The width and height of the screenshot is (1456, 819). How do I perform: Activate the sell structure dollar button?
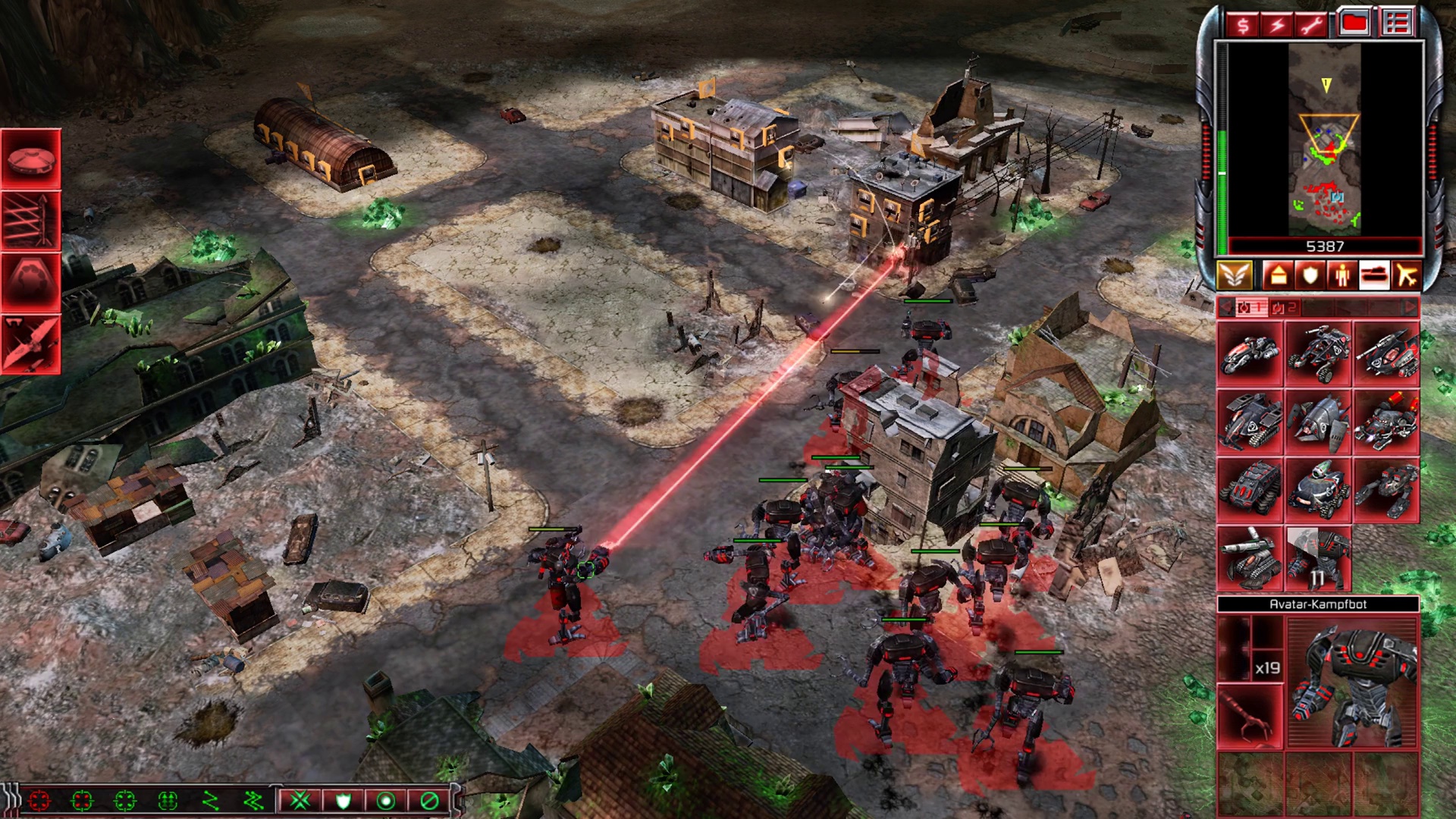pos(1243,25)
